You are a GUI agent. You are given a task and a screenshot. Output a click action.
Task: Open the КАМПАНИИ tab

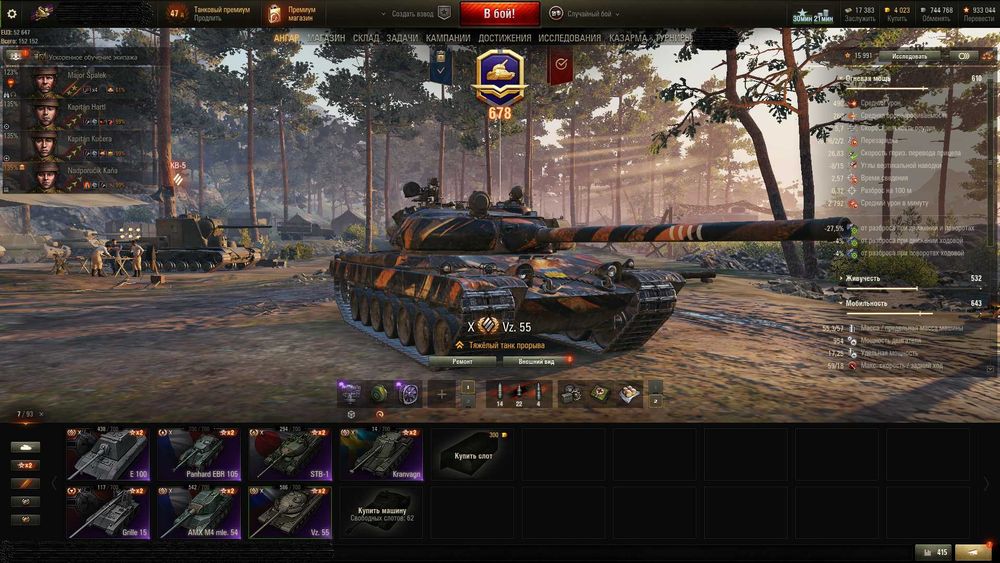point(448,38)
